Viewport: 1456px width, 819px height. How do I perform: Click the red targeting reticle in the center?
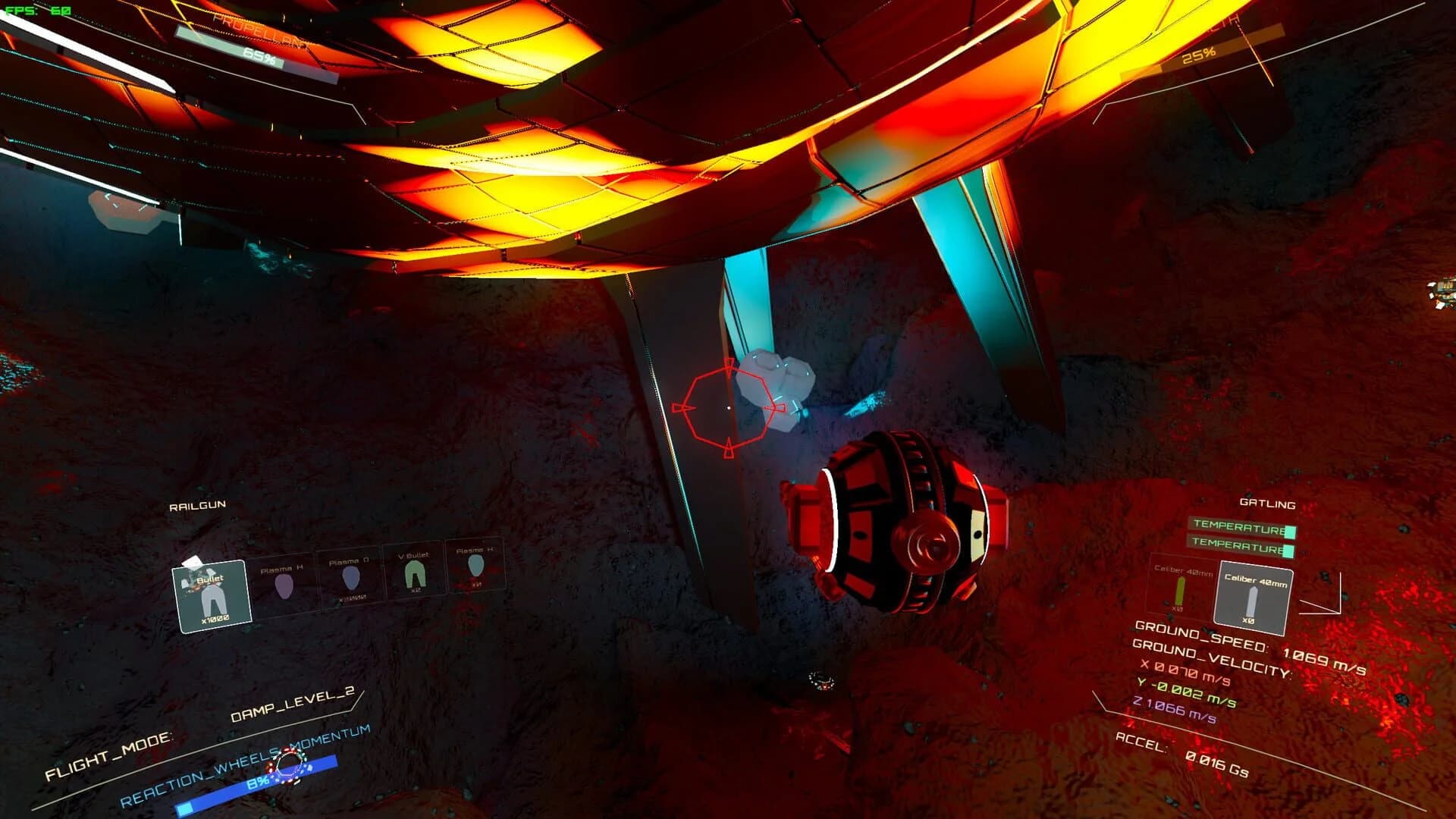730,407
